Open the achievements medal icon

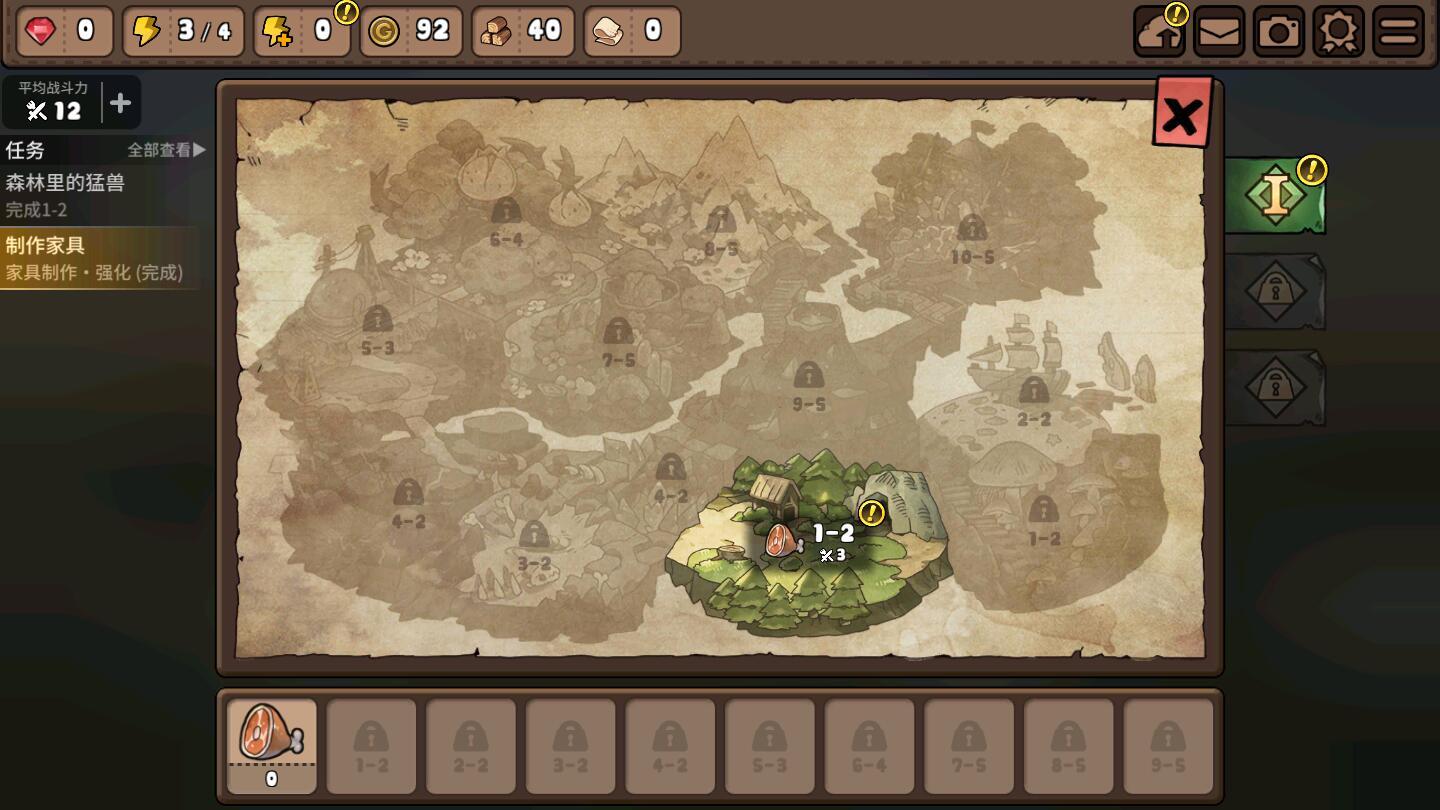(1339, 31)
